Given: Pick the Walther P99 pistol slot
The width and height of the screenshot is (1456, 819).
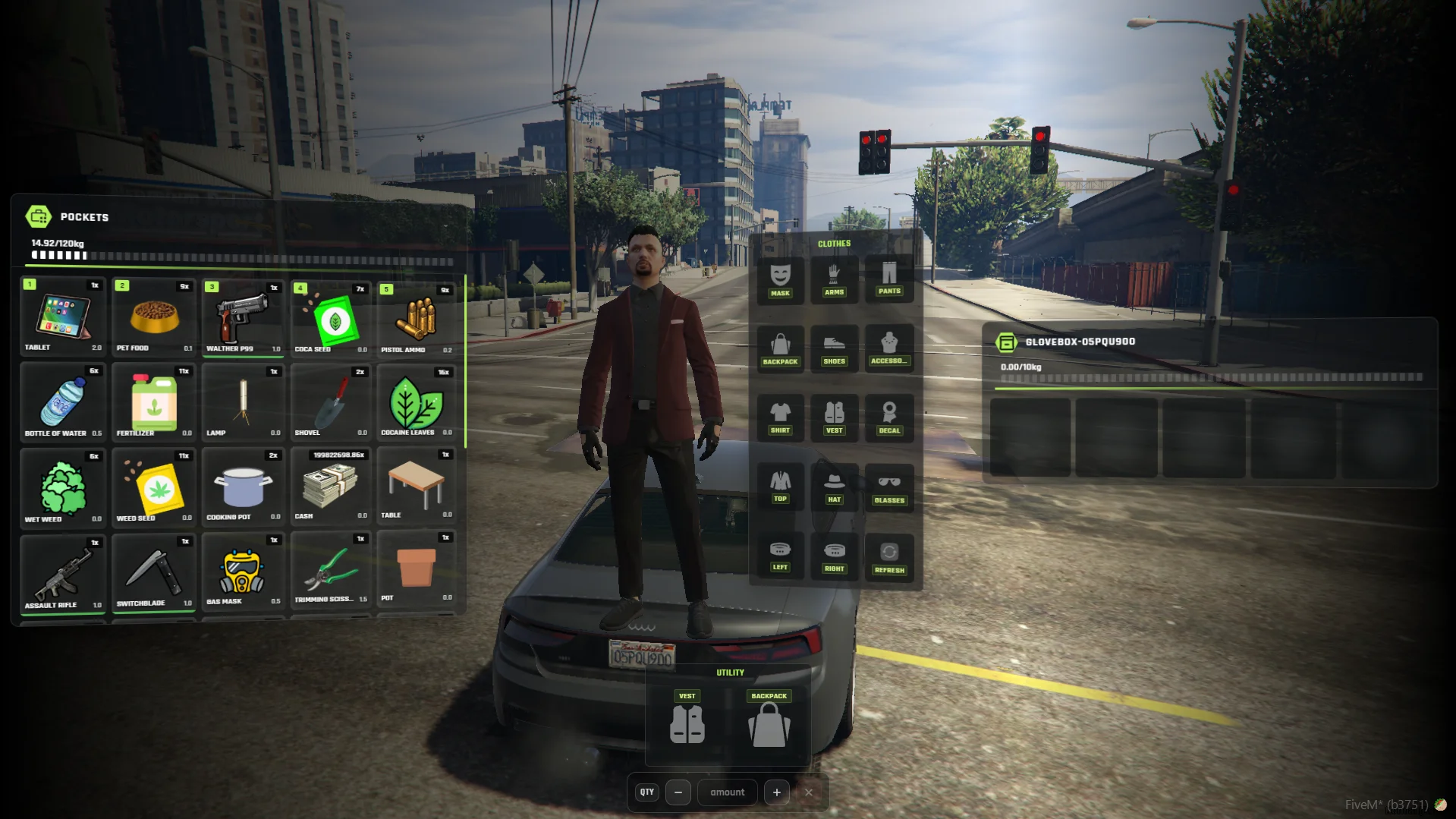Looking at the screenshot, I should (243, 318).
